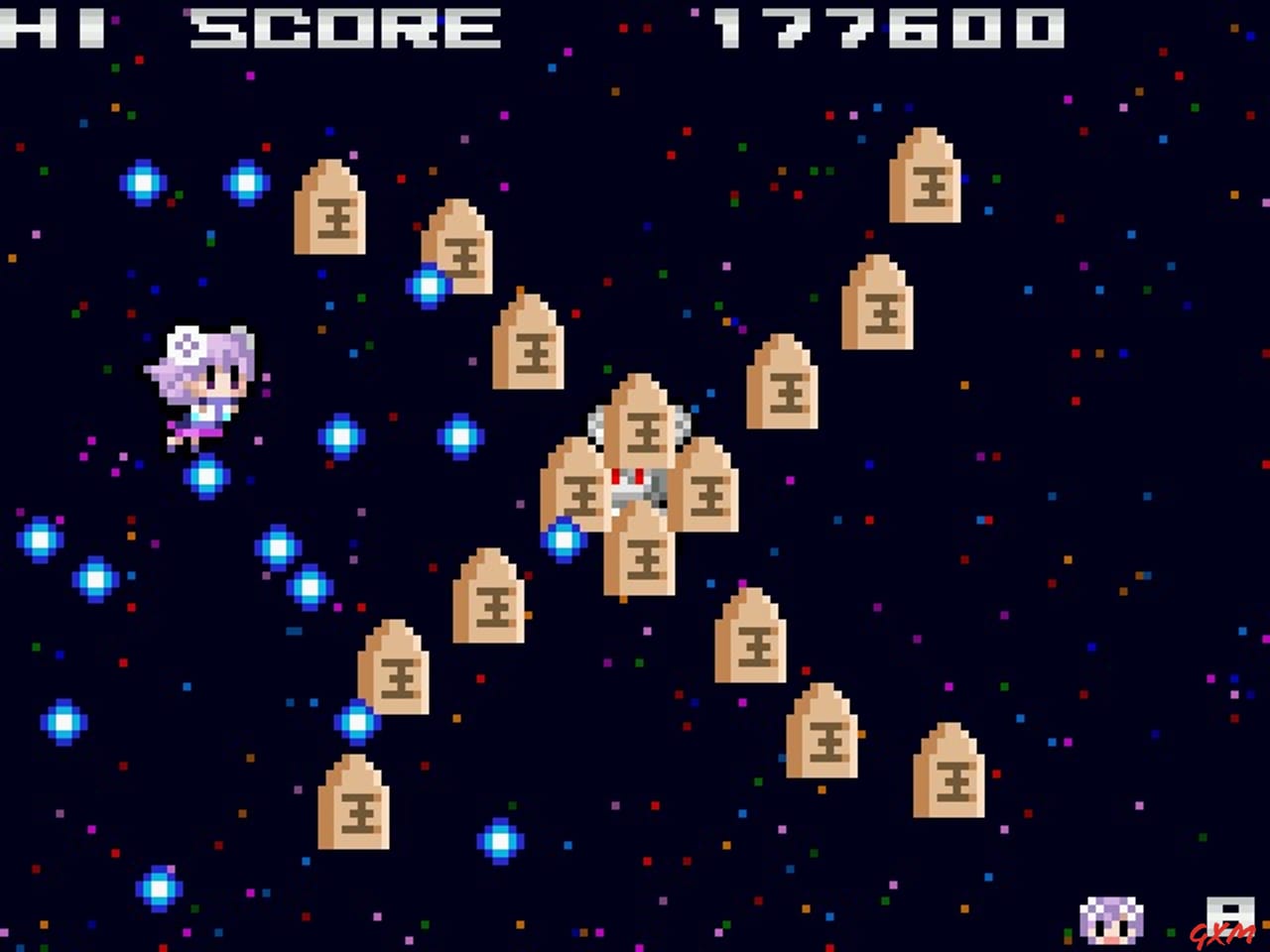Click the bottom-left shogi king piece
Image resolution: width=1270 pixels, height=952 pixels.
pyautogui.click(x=355, y=803)
